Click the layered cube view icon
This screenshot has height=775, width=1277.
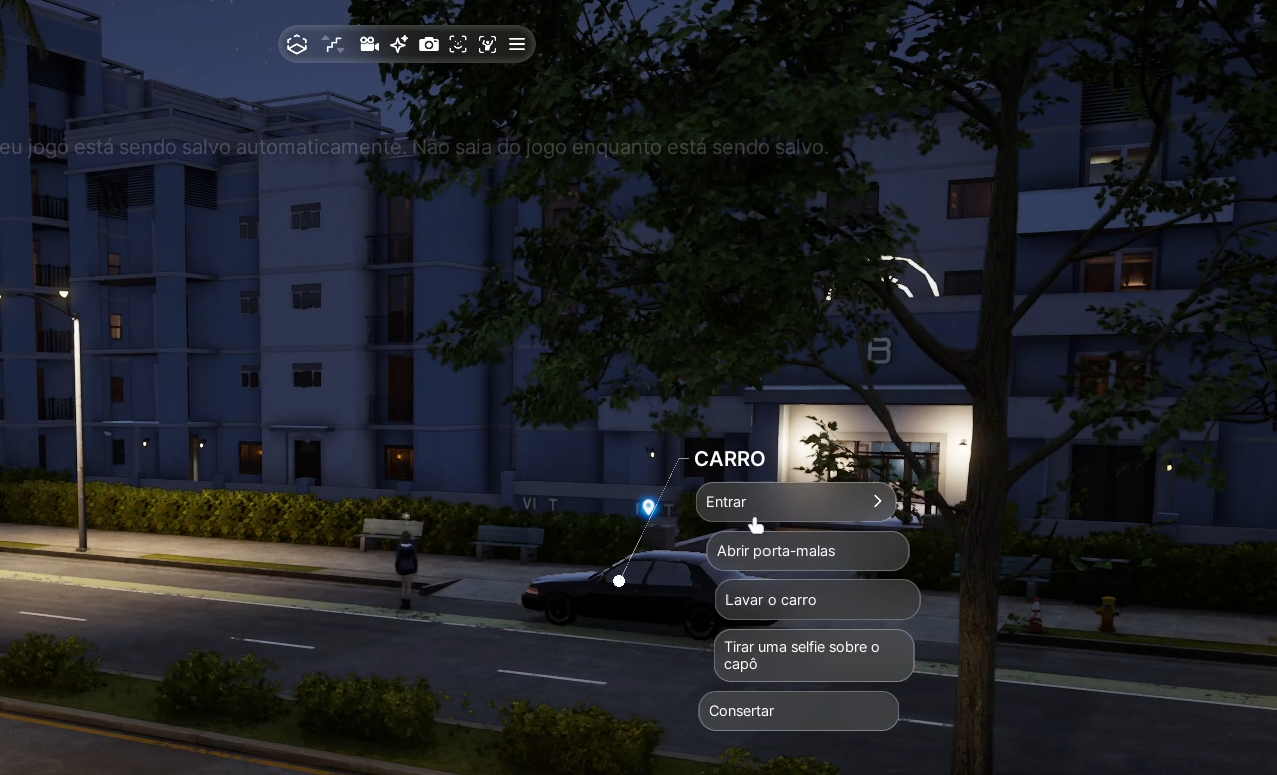pos(297,44)
